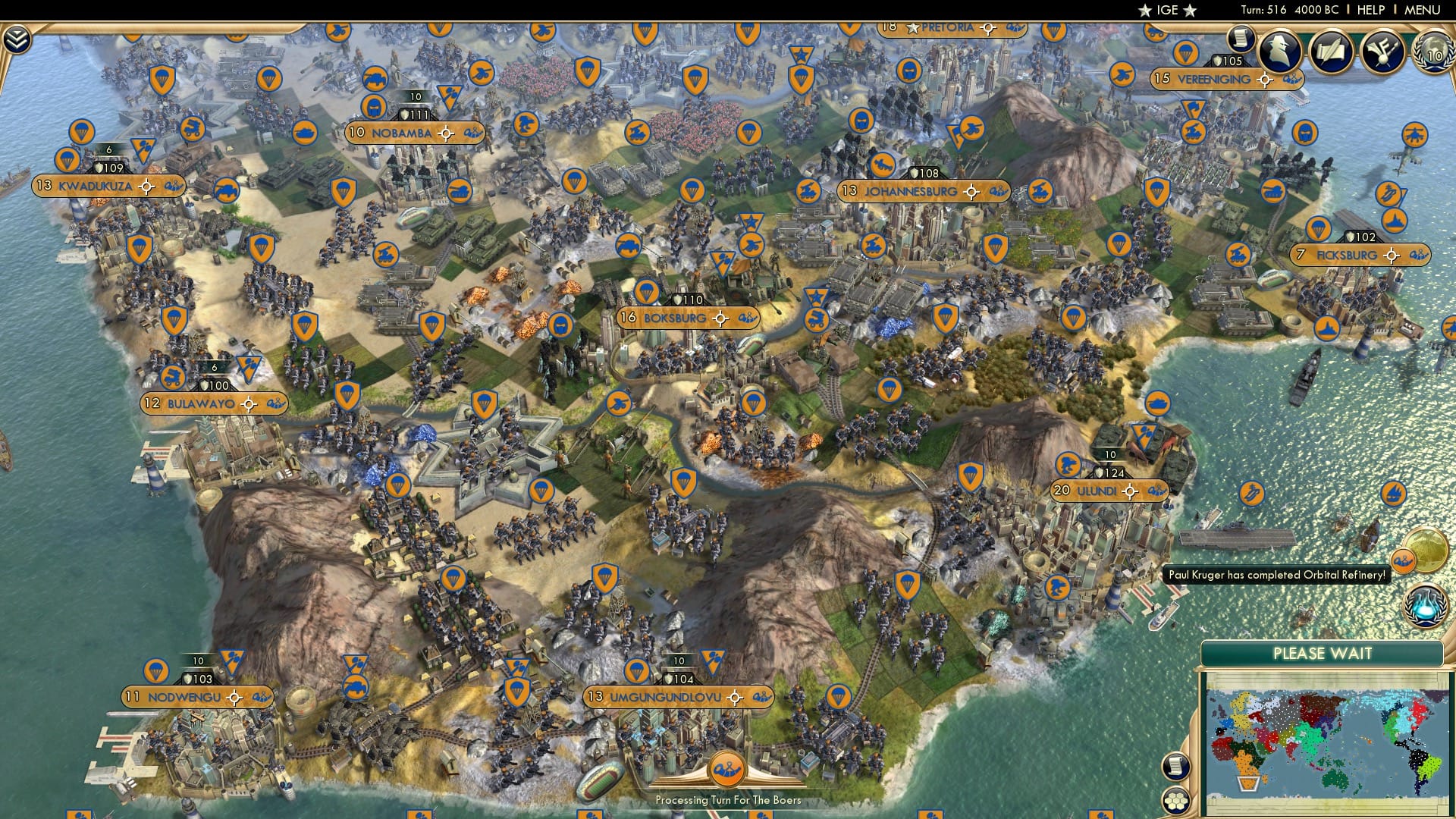Click Boksburg's citizen focus crosshair
Image resolution: width=1456 pixels, height=819 pixels.
coord(720,319)
